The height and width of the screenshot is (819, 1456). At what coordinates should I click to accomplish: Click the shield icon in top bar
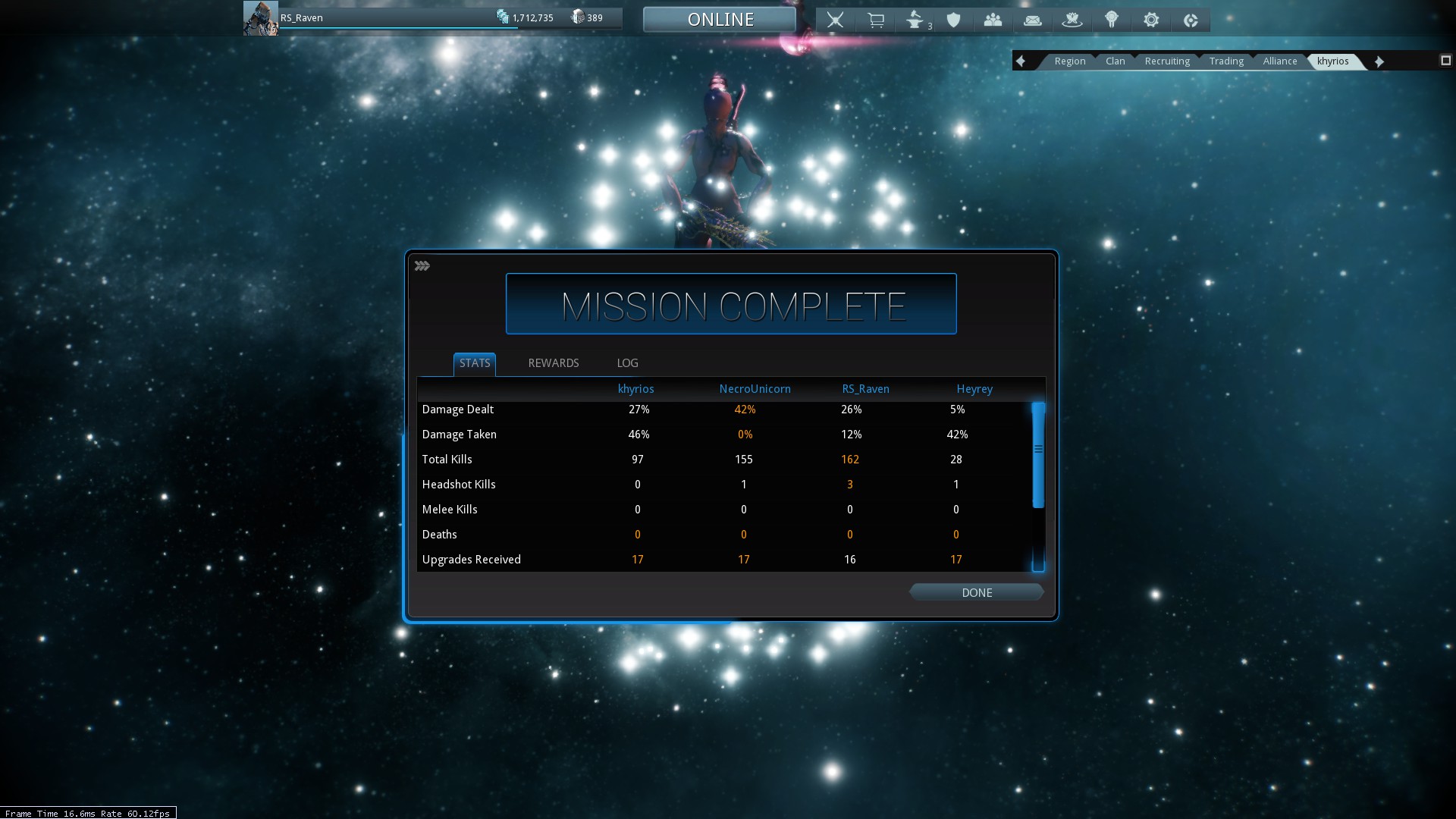954,20
